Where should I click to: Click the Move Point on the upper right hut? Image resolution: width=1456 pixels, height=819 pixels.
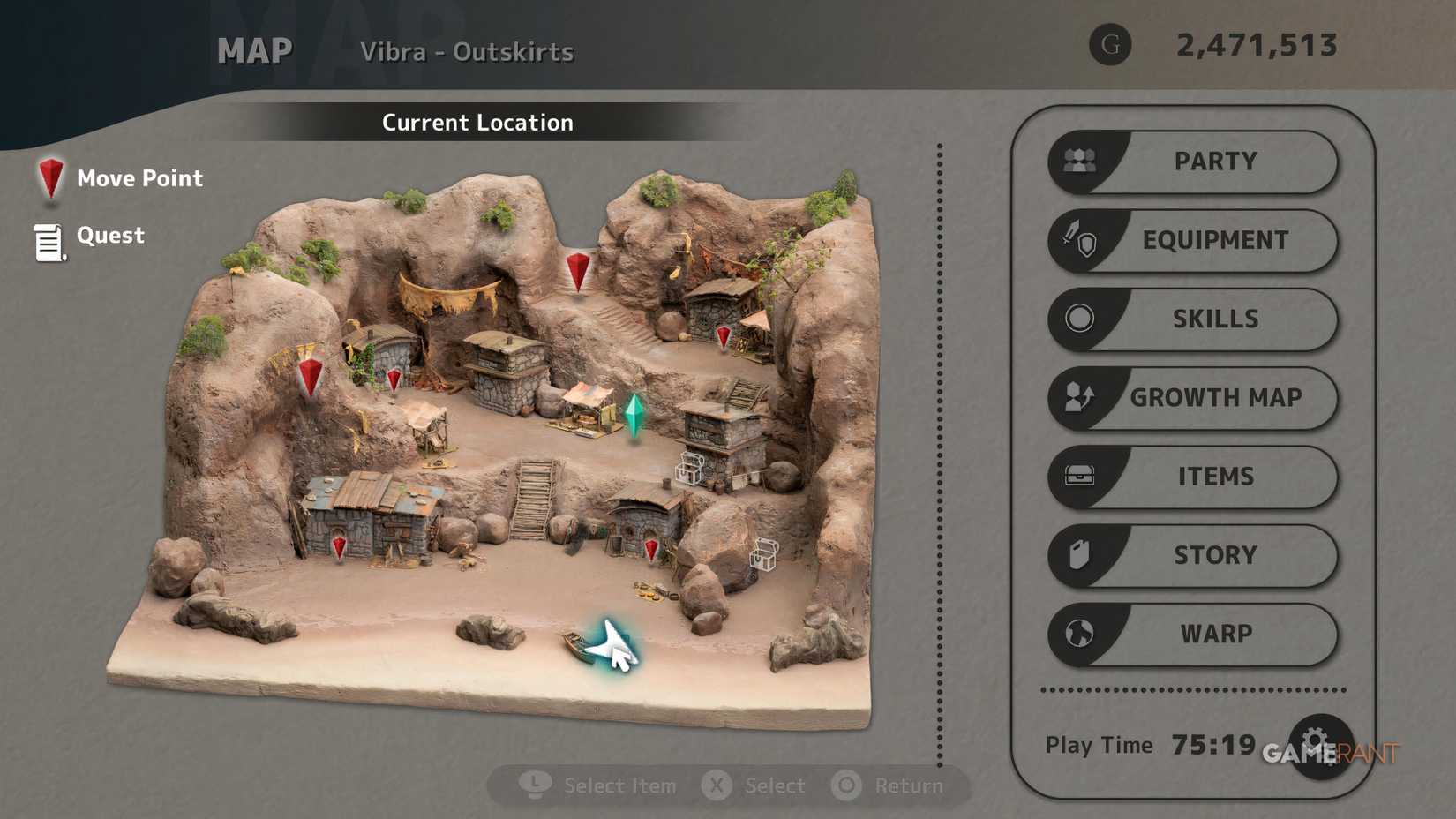pos(723,335)
